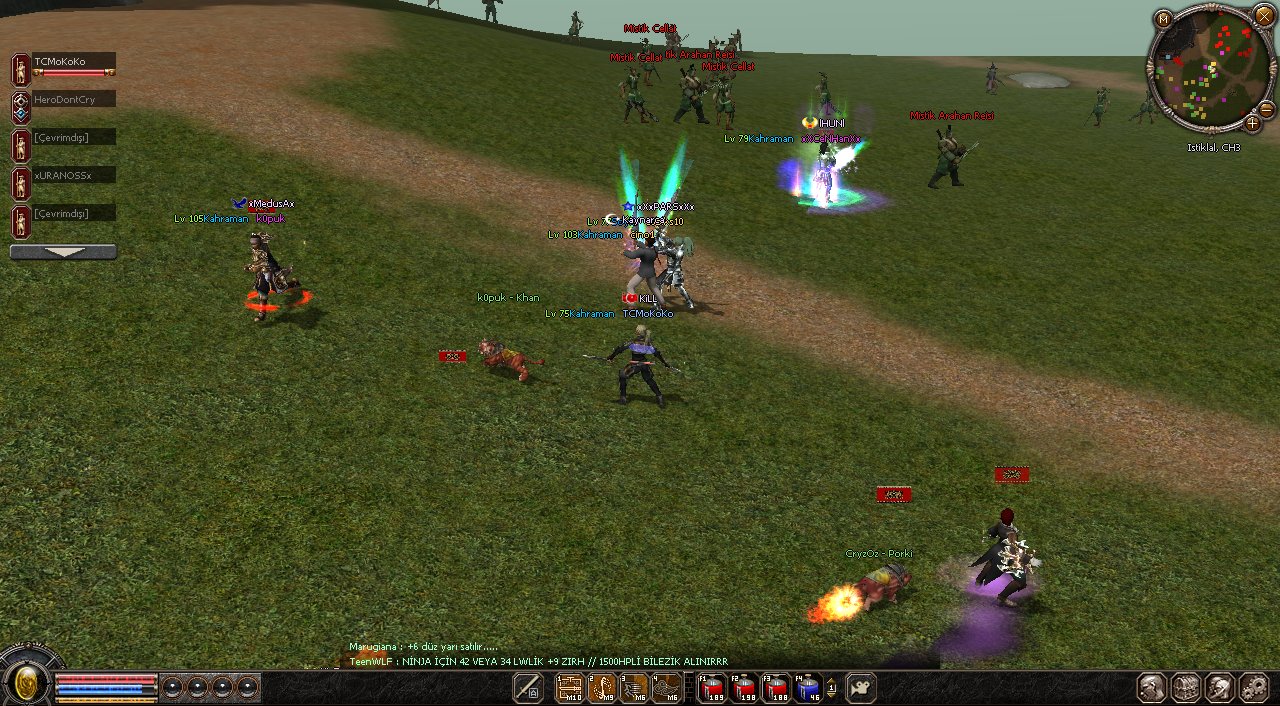1280x706 pixels.
Task: Select party member xURANOSSx
Action: 73,176
